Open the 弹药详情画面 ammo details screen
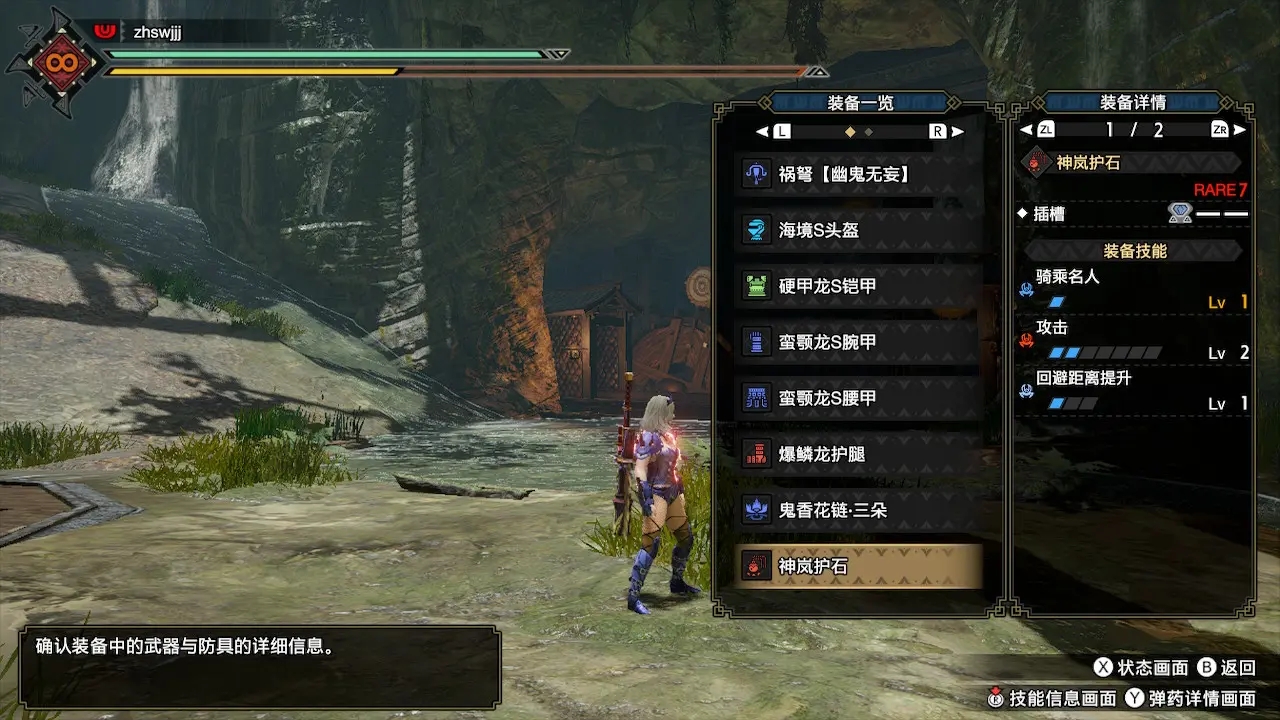1280x720 pixels. click(x=1190, y=699)
